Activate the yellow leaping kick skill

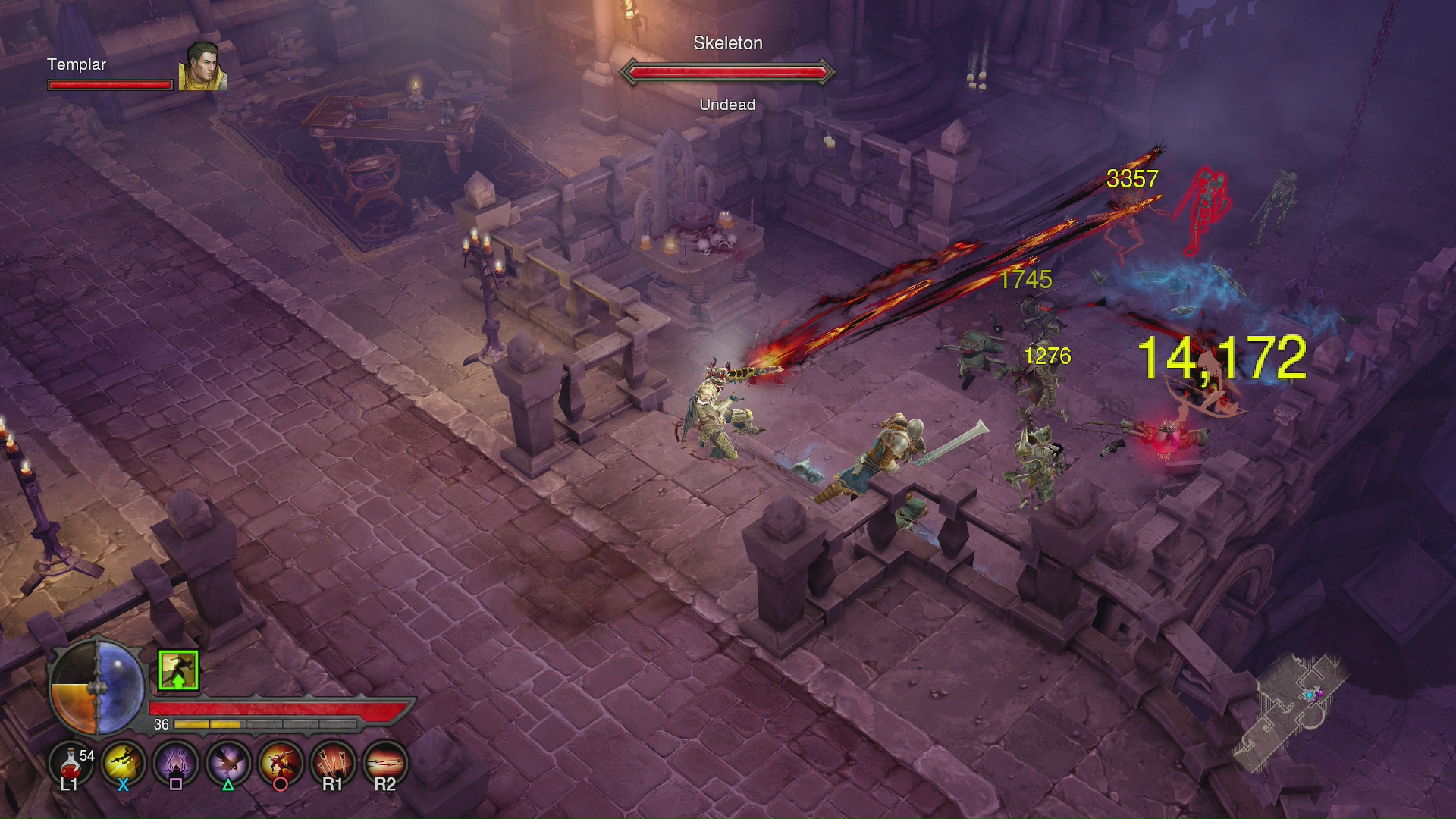[124, 762]
